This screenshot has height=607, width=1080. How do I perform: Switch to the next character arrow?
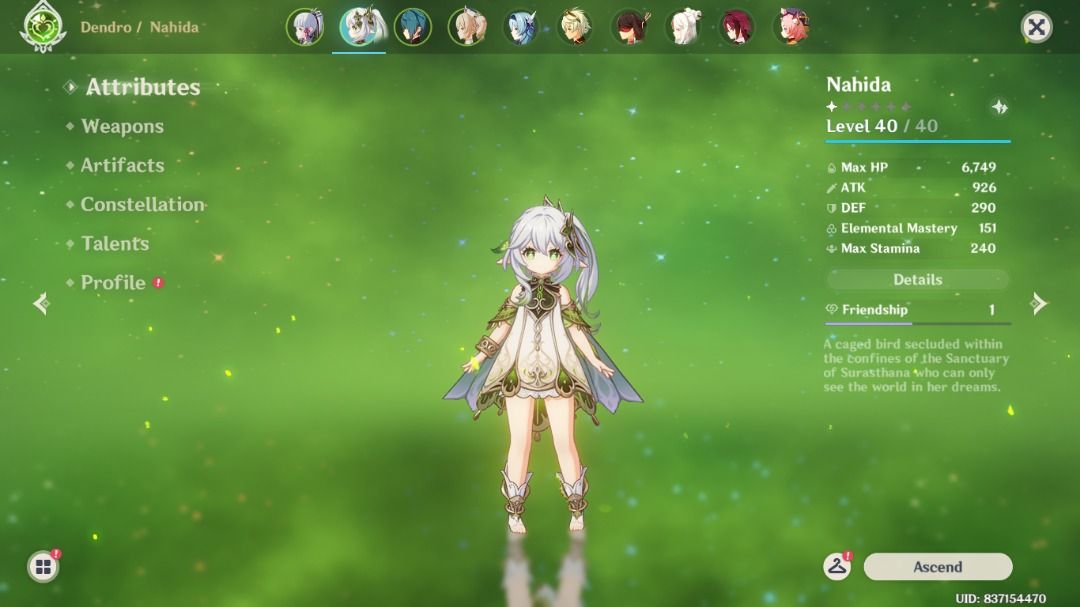[x=1039, y=303]
